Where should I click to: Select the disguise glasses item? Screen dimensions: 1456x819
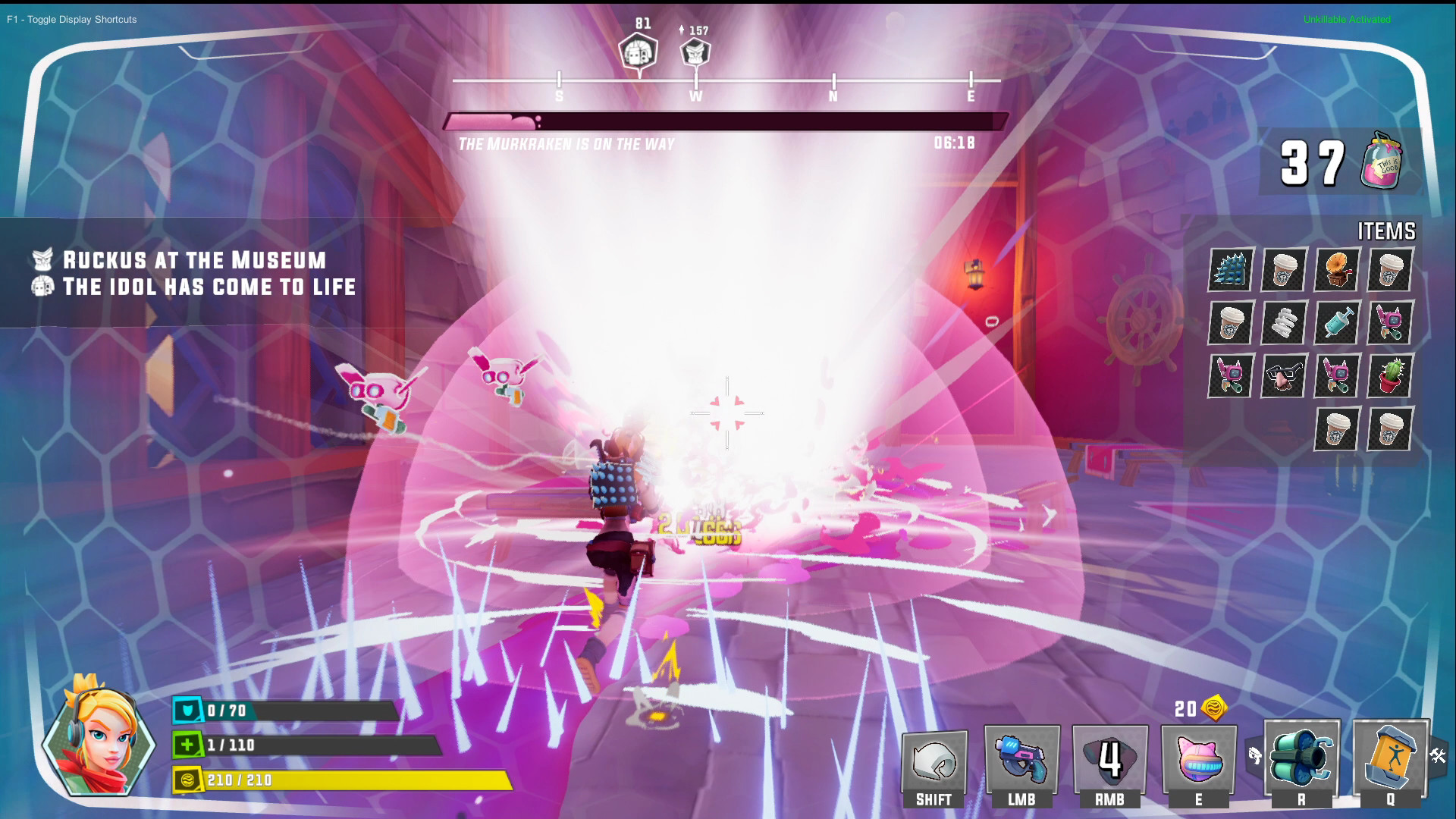click(1283, 377)
